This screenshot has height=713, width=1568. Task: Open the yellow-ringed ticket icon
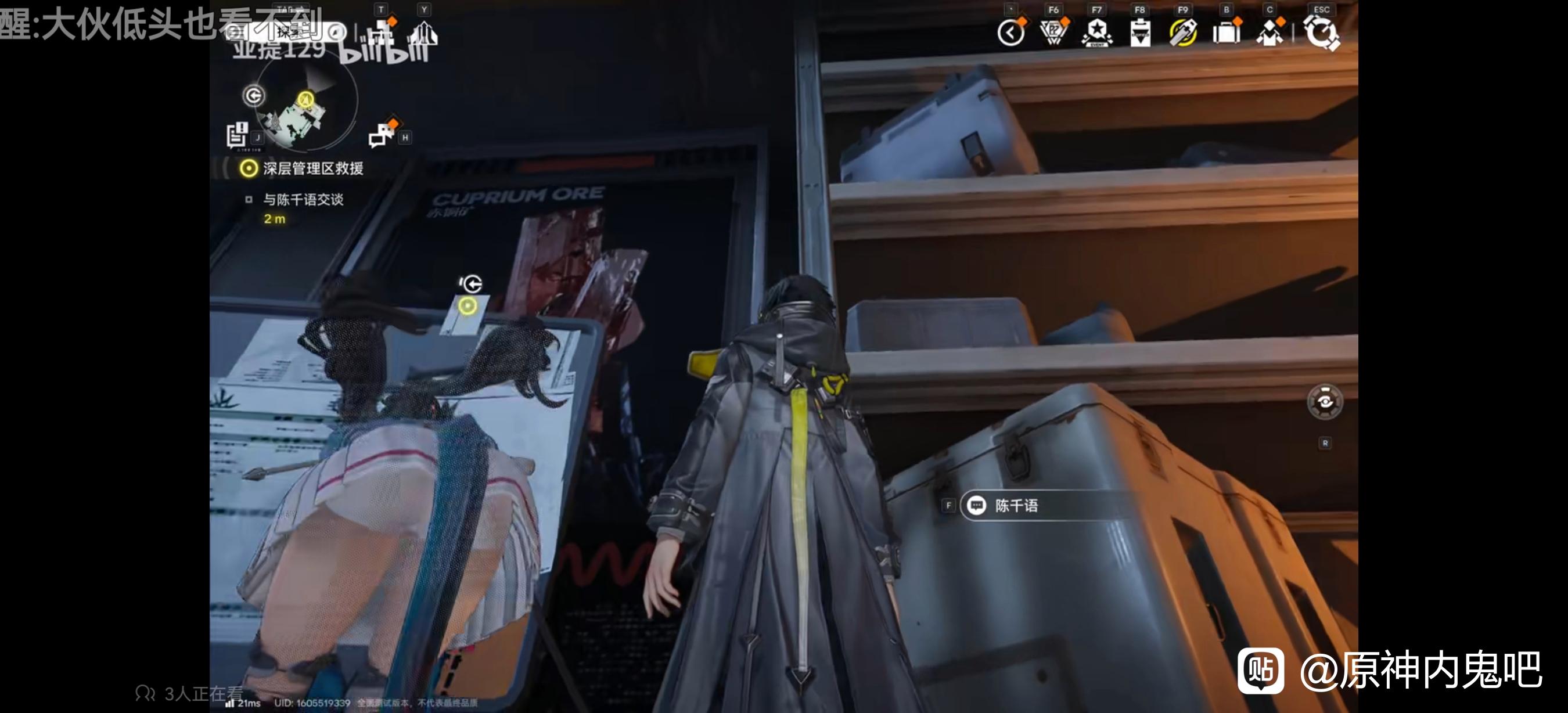[1183, 33]
